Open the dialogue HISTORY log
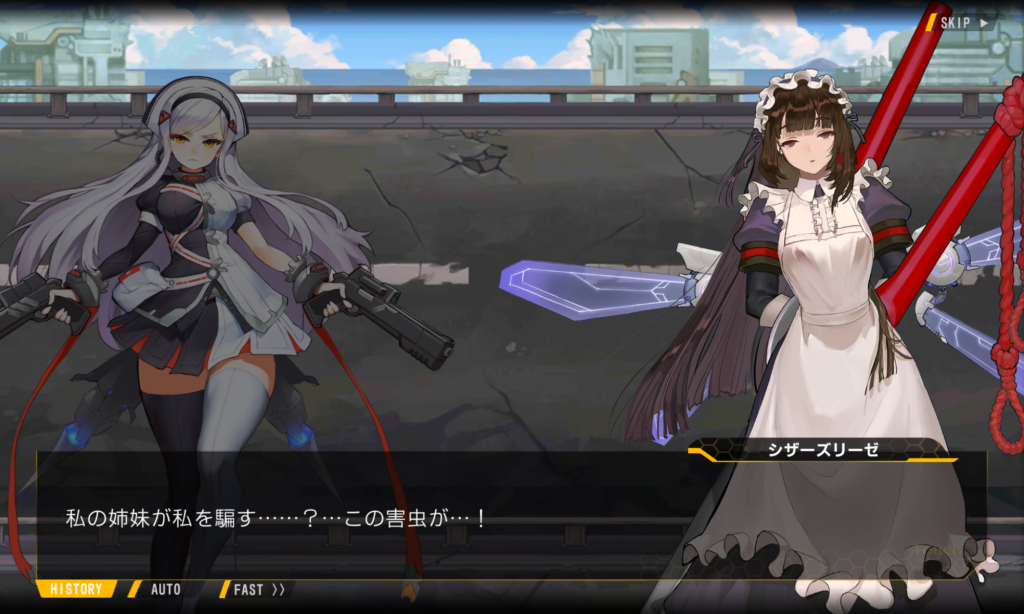 pos(76,590)
